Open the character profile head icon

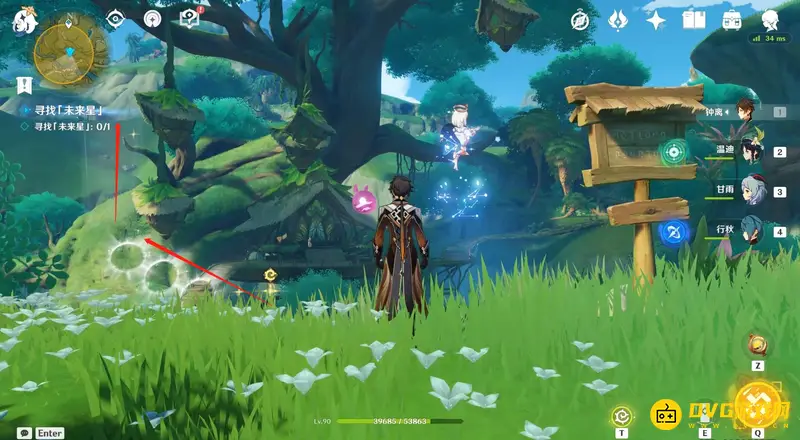[770, 20]
